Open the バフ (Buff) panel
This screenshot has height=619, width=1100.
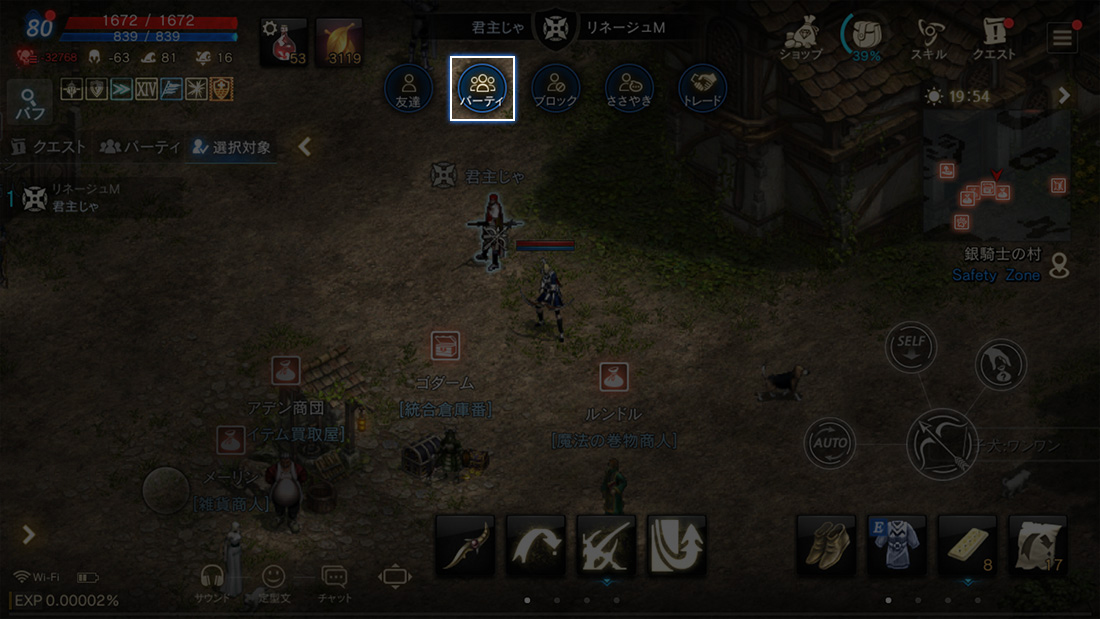coord(30,104)
